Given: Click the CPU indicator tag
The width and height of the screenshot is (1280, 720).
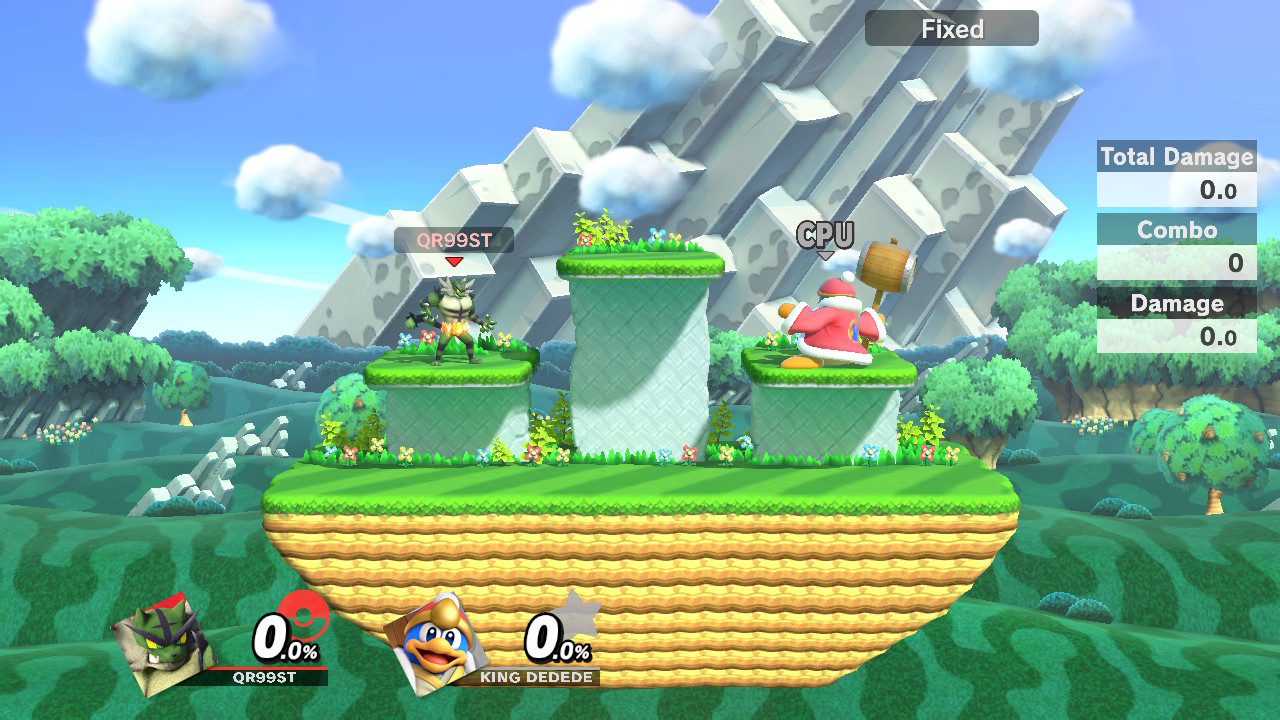Looking at the screenshot, I should tap(825, 236).
